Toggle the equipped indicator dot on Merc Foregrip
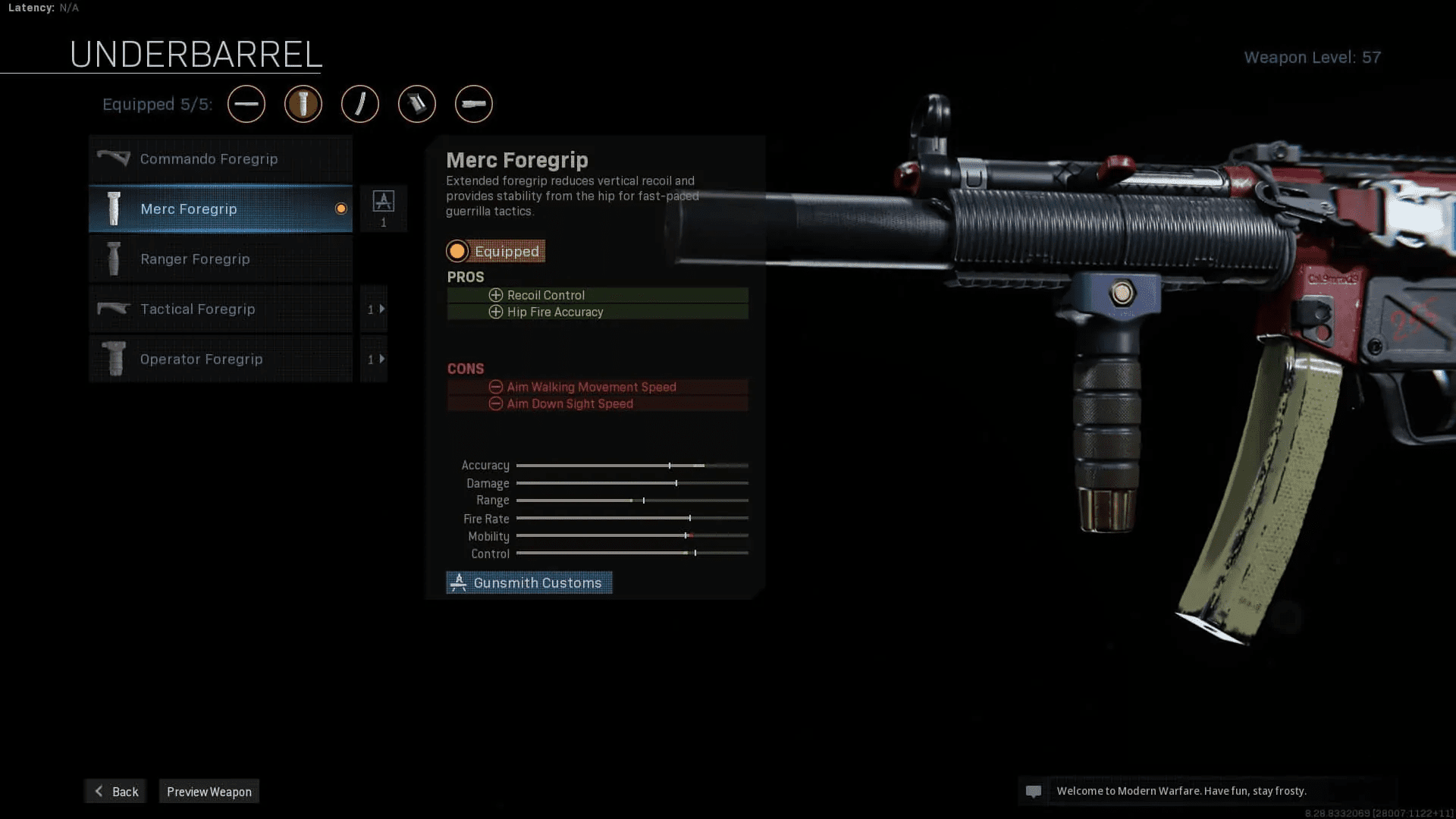This screenshot has width=1456, height=819. 340,208
